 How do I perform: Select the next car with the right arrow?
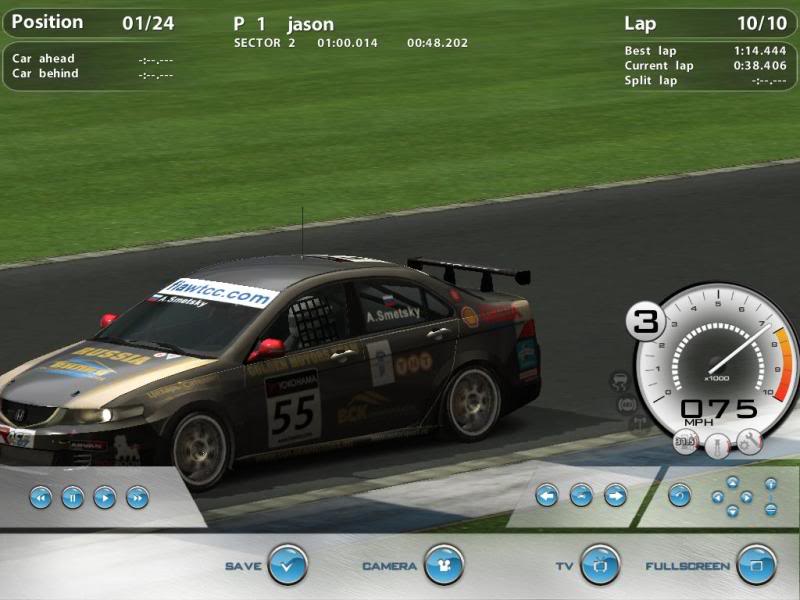pyautogui.click(x=615, y=494)
